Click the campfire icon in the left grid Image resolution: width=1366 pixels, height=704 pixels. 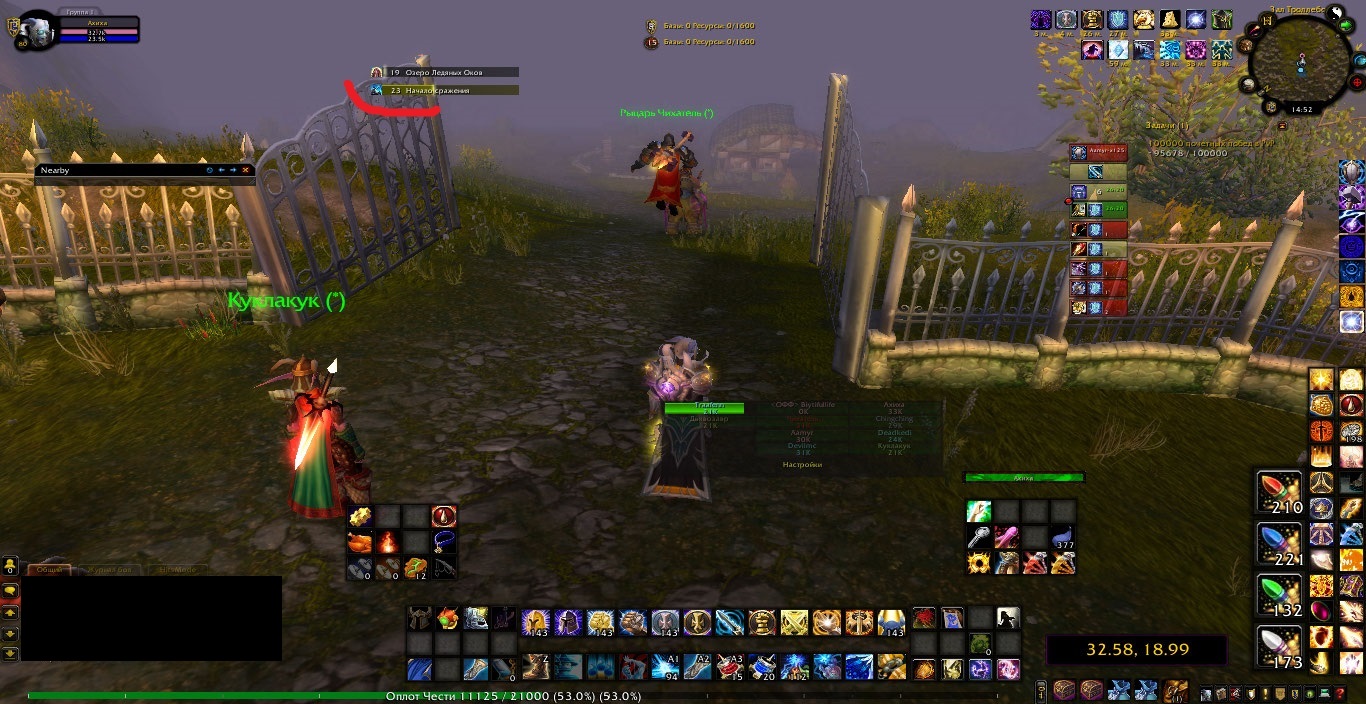389,543
